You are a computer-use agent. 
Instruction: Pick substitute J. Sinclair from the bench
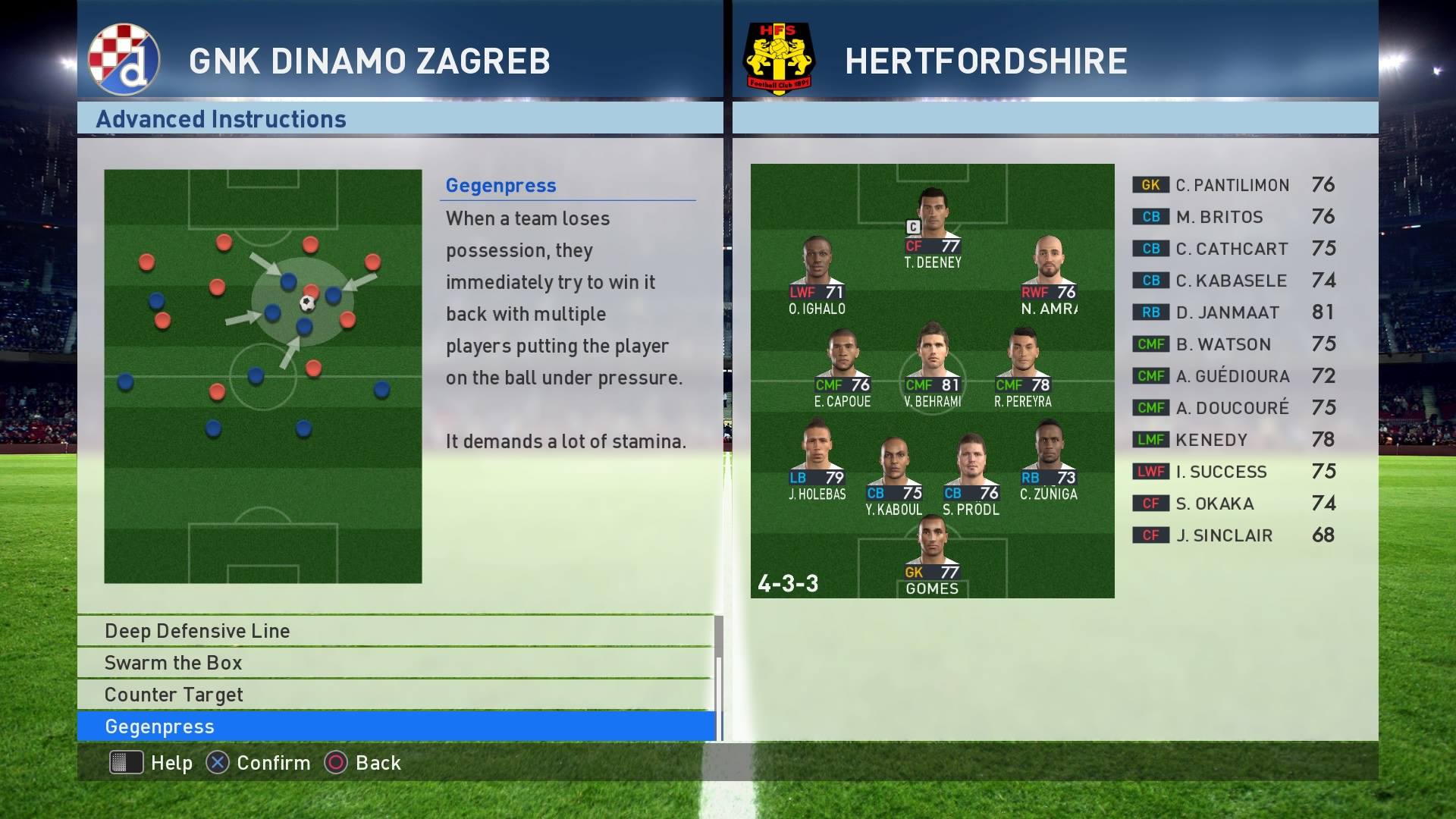tap(1233, 535)
